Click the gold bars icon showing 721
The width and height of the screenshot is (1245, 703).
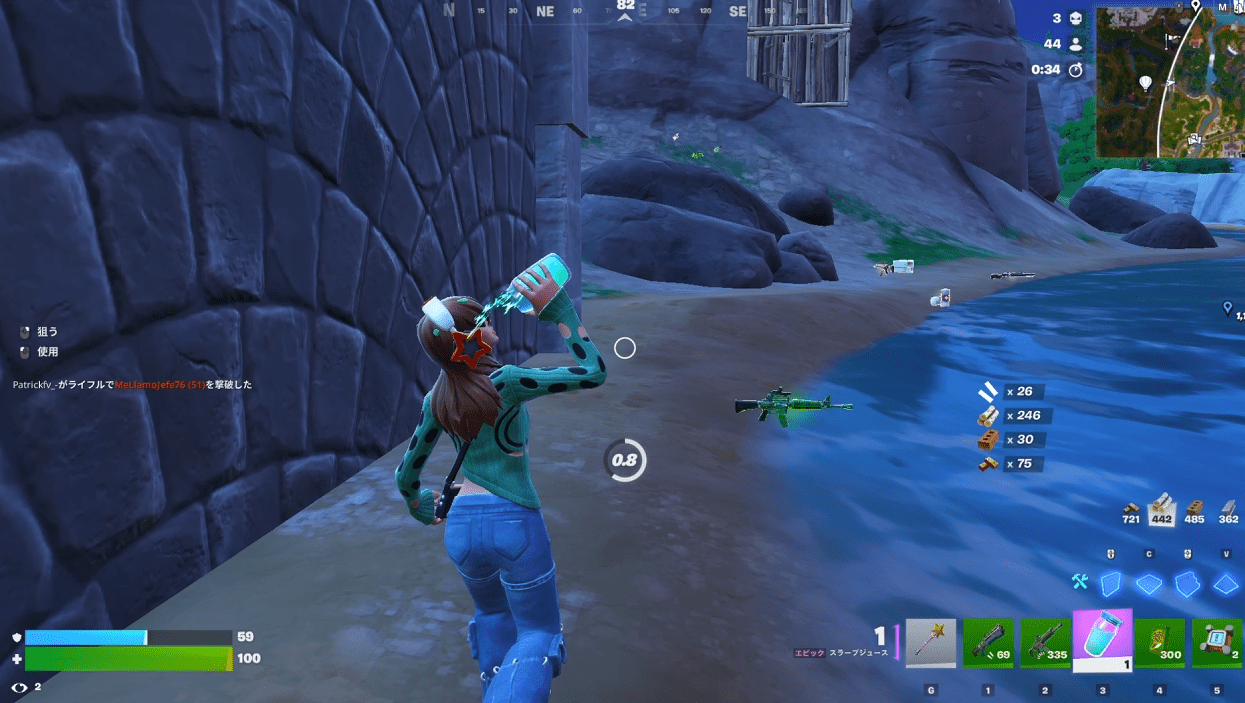(1131, 510)
